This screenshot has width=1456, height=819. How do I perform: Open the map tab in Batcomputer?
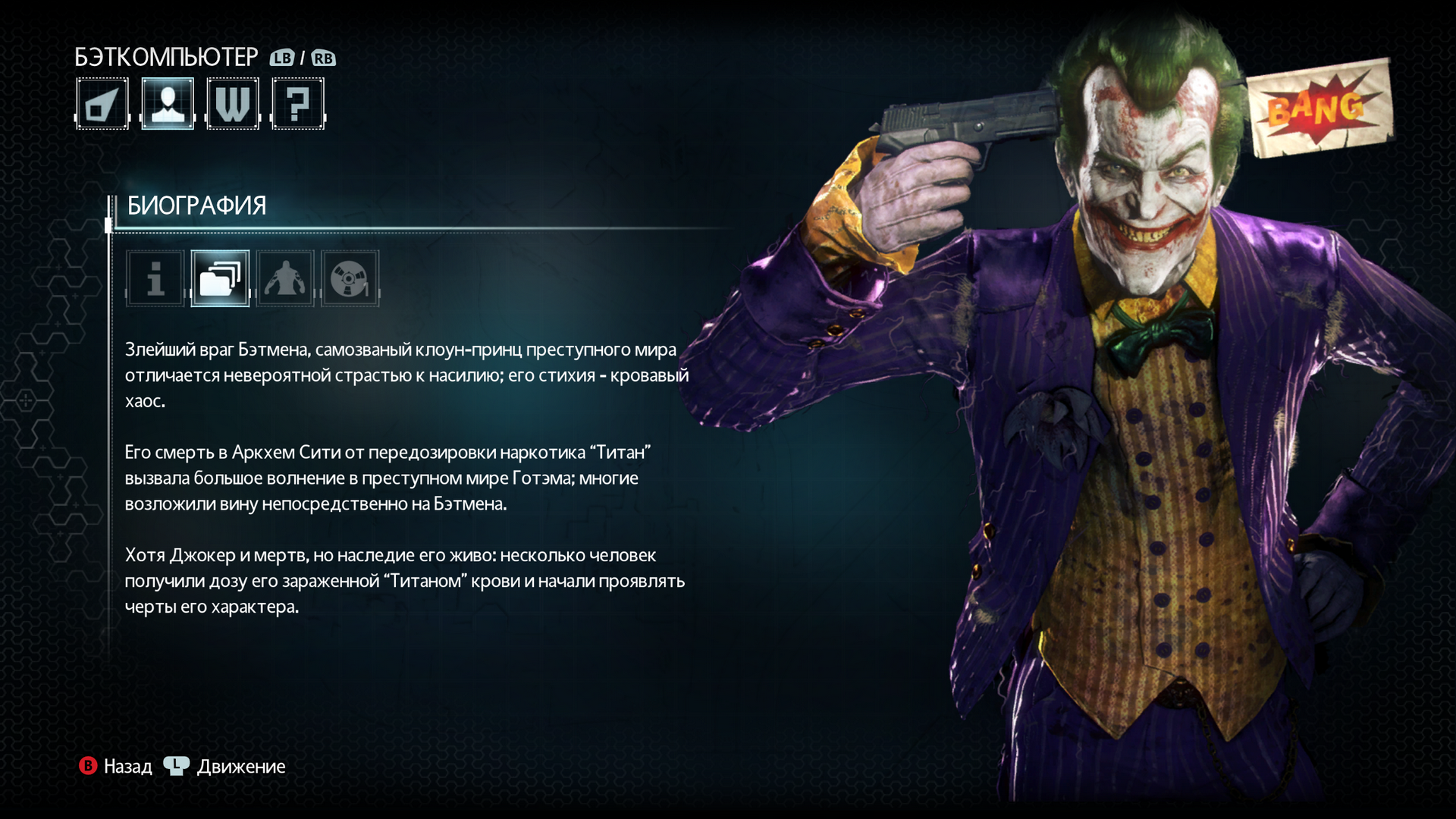tap(102, 104)
